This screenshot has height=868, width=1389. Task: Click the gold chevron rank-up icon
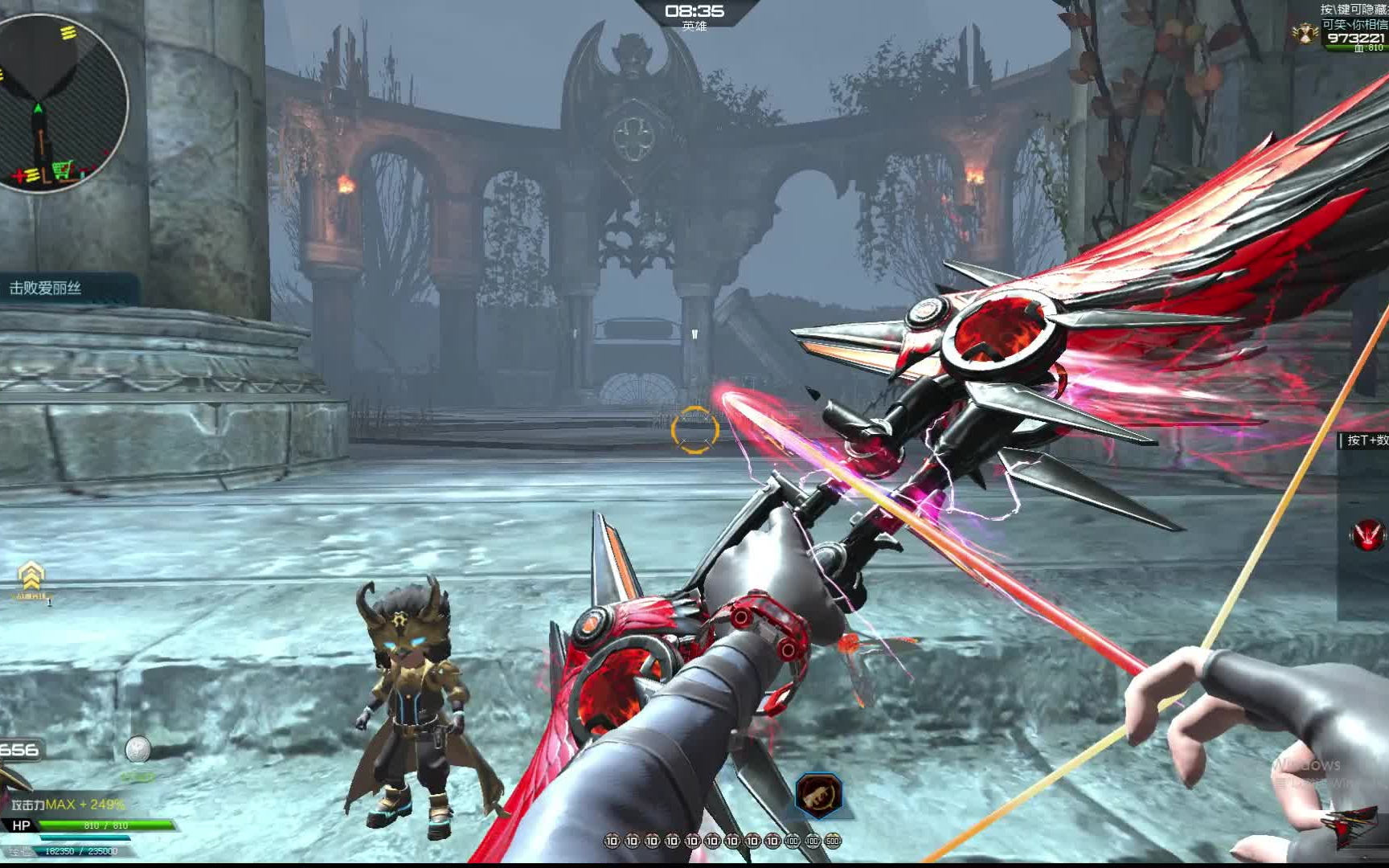point(31,576)
